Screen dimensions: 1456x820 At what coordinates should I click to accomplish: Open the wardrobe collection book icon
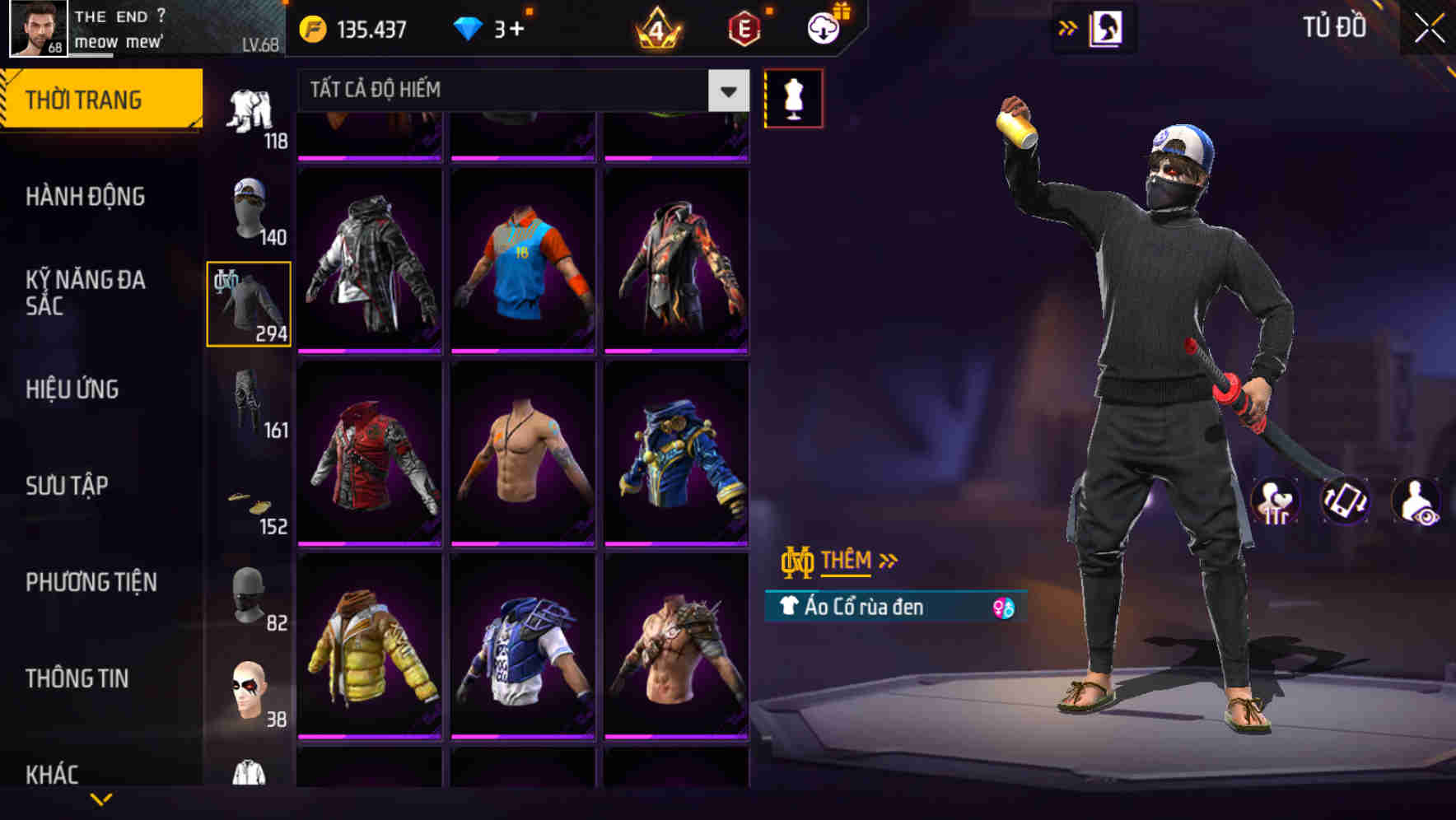[1104, 27]
